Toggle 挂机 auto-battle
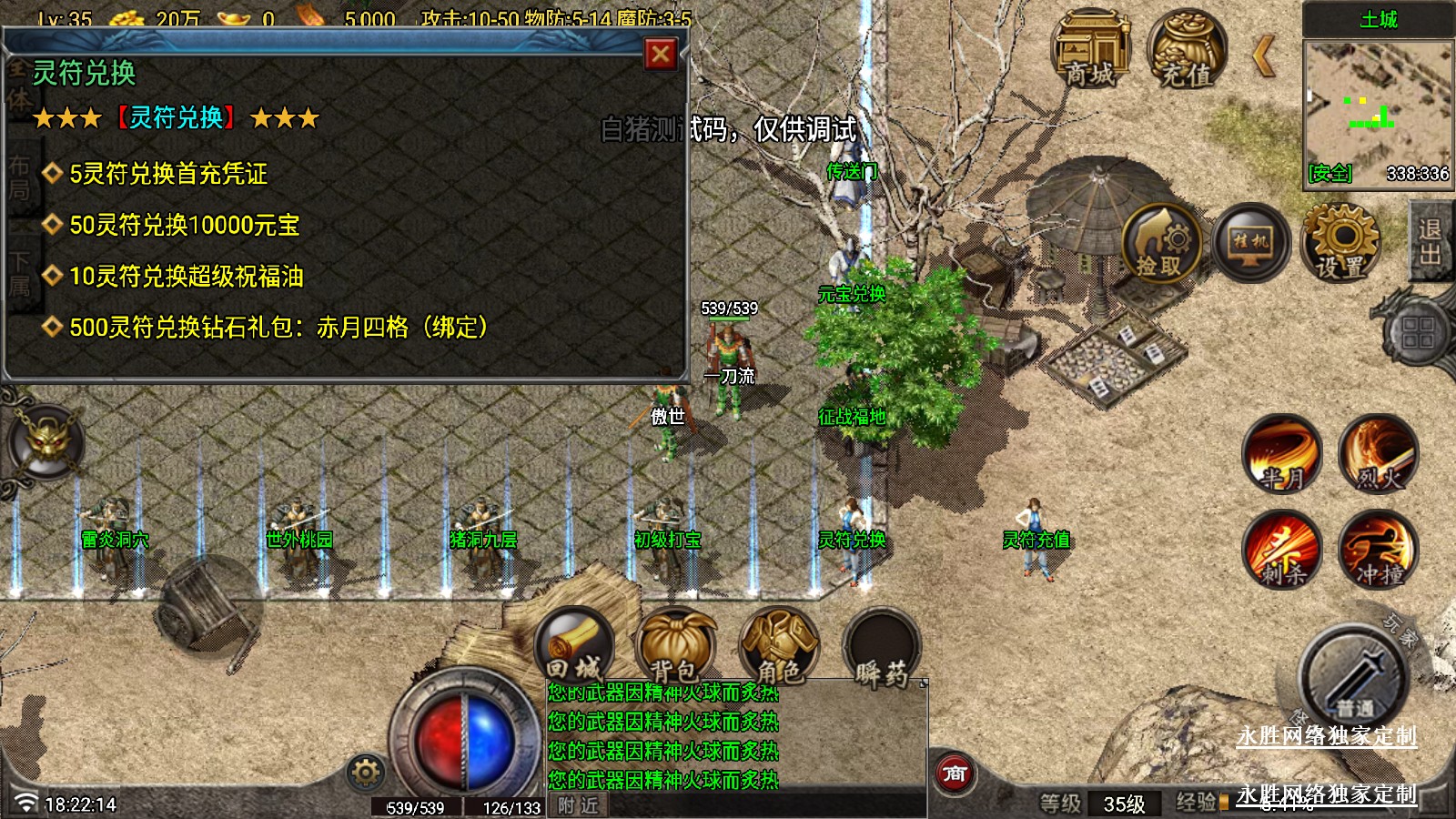 tap(1251, 243)
